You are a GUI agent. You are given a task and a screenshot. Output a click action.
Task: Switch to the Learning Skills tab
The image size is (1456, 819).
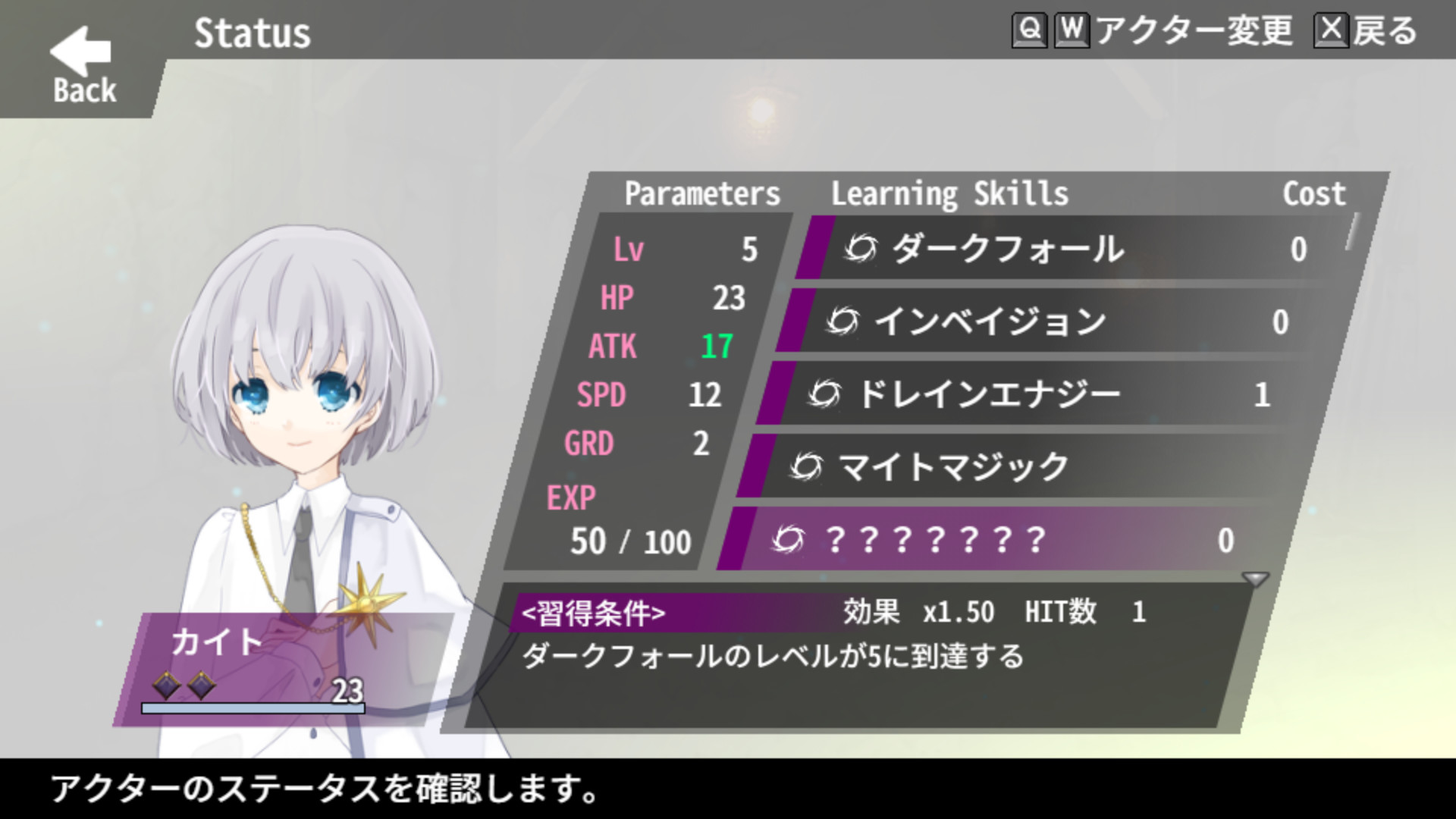[950, 193]
